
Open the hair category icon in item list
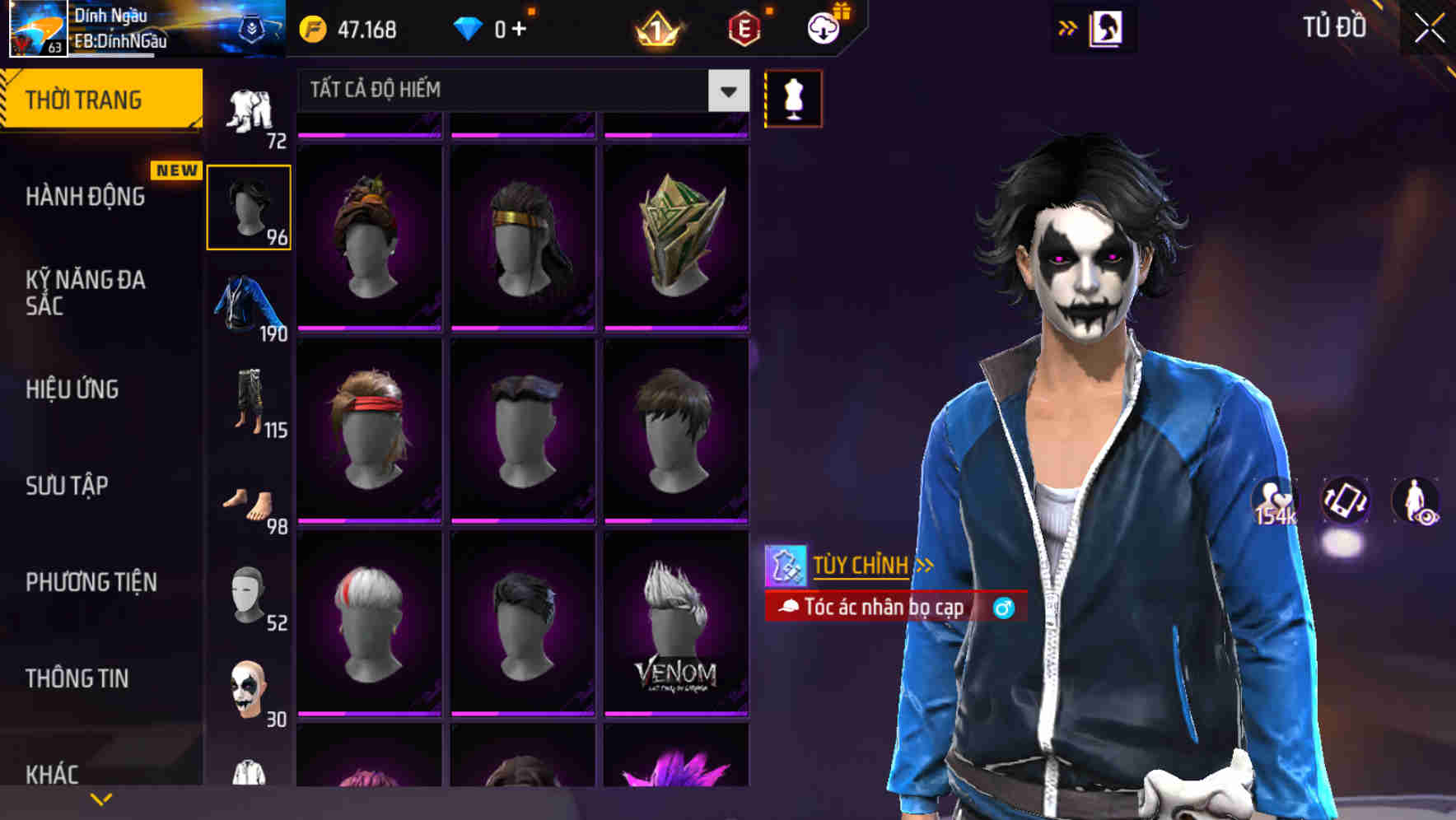[x=250, y=206]
